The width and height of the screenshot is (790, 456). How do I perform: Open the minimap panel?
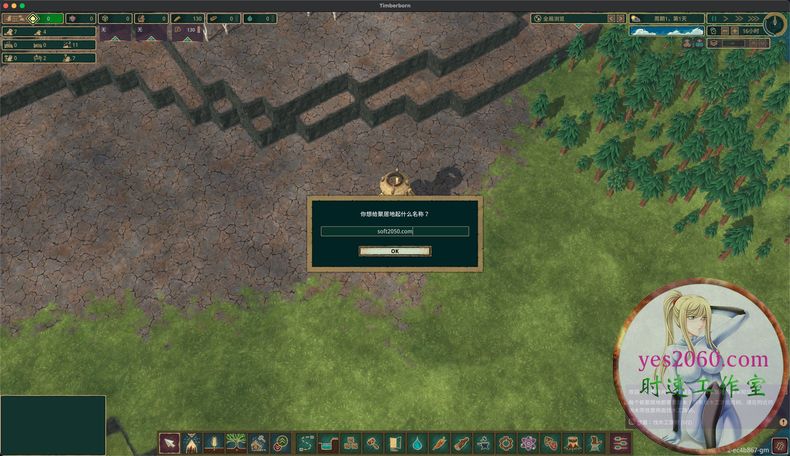click(52, 424)
